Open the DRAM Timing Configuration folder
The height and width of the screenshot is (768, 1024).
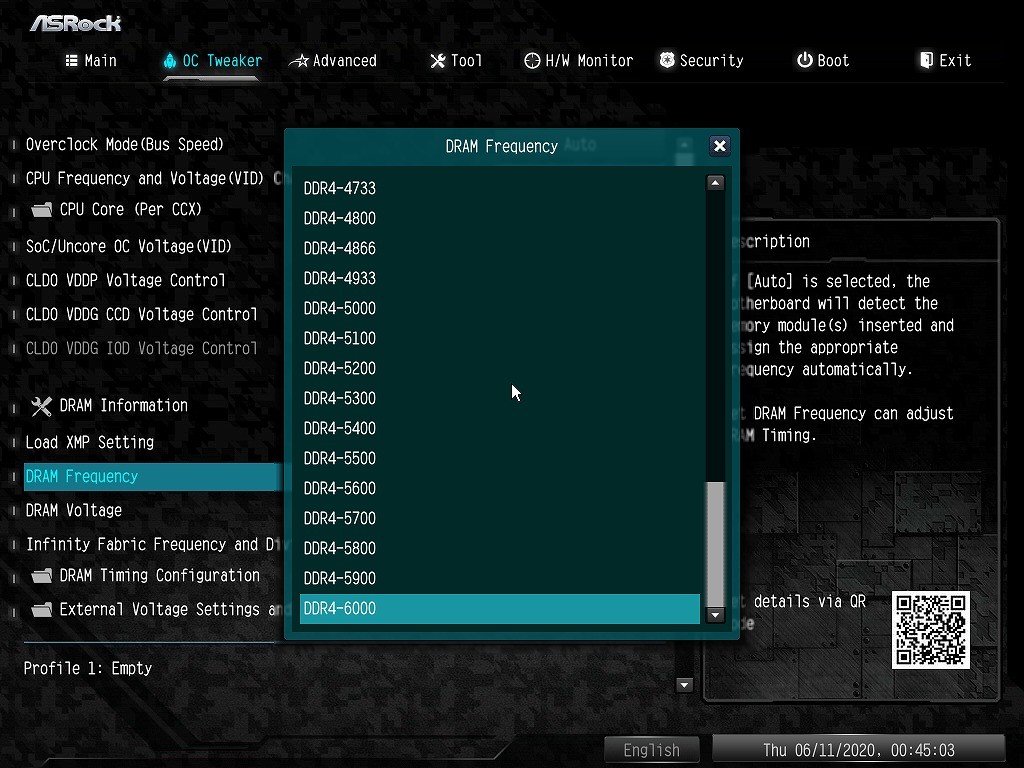click(x=159, y=575)
